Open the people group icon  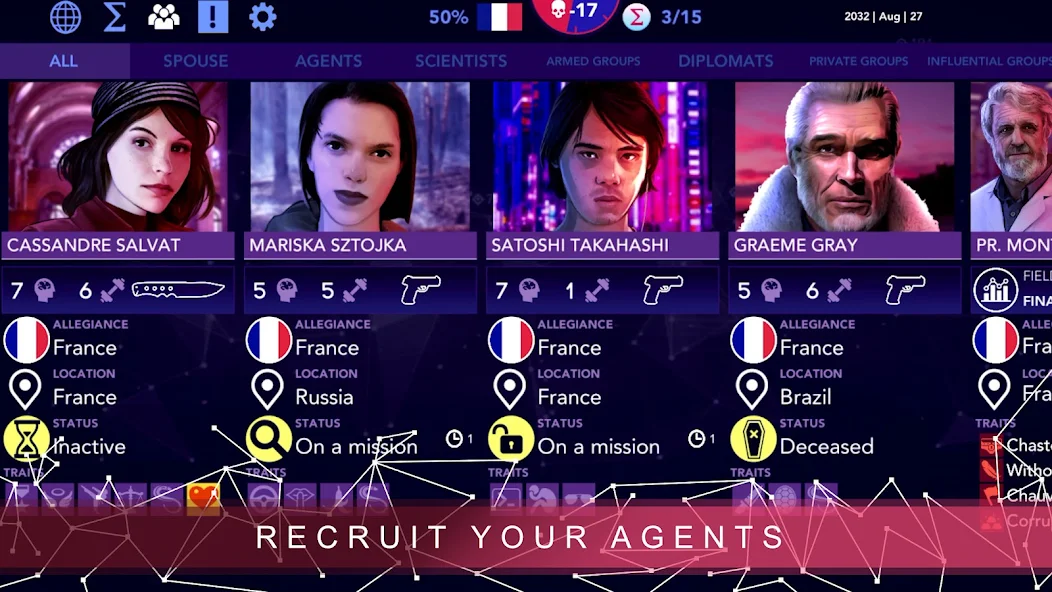tap(163, 17)
